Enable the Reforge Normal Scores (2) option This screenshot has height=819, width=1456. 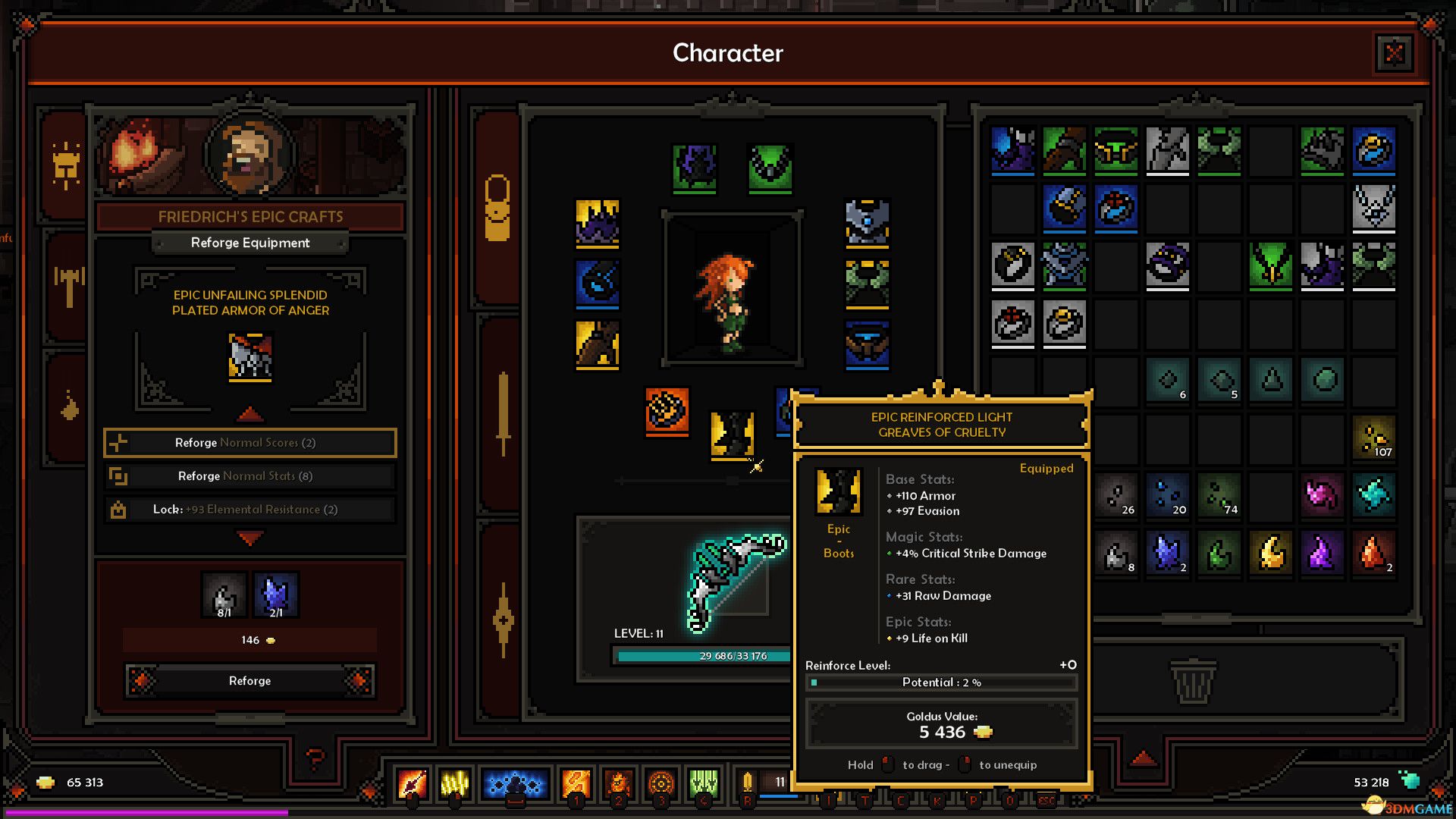click(249, 442)
